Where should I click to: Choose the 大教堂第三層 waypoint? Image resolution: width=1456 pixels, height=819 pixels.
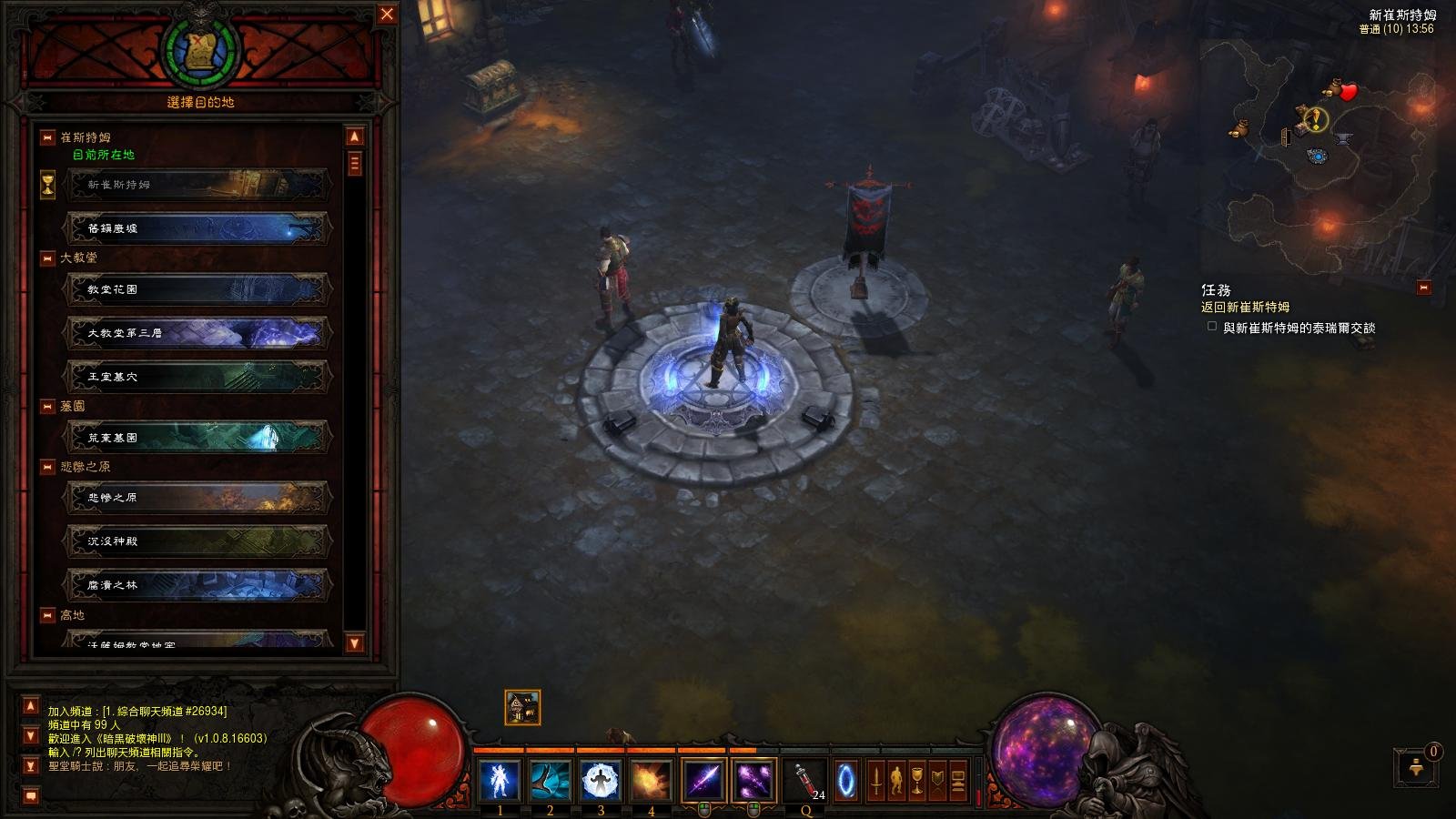point(197,333)
